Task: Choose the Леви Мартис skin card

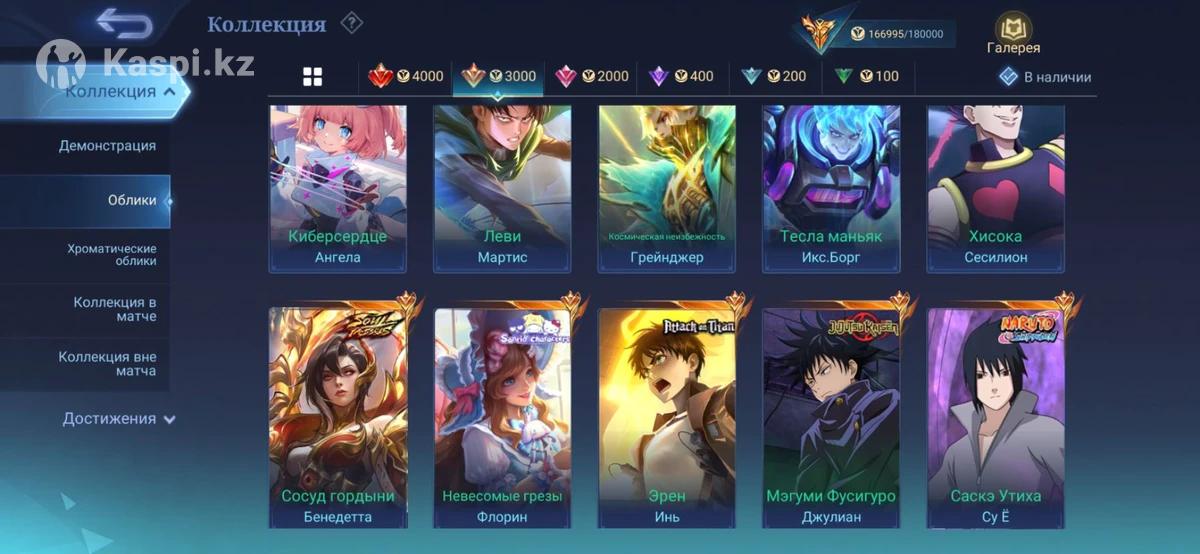Action: [502, 188]
